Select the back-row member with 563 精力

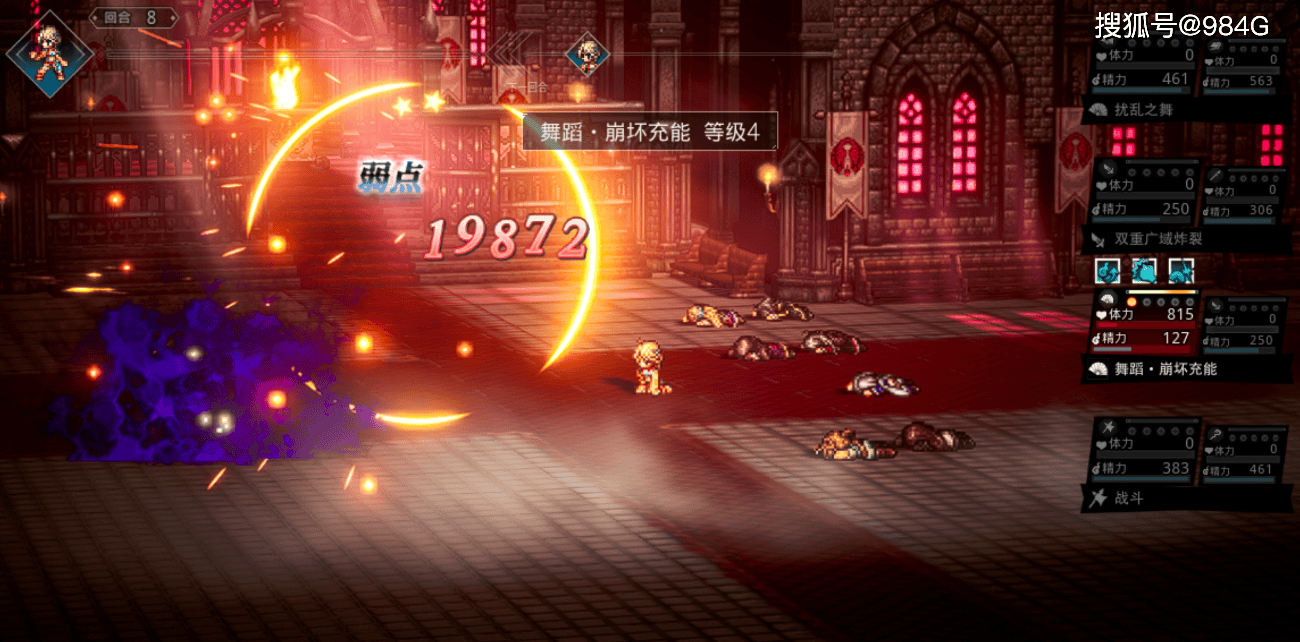coord(1244,67)
